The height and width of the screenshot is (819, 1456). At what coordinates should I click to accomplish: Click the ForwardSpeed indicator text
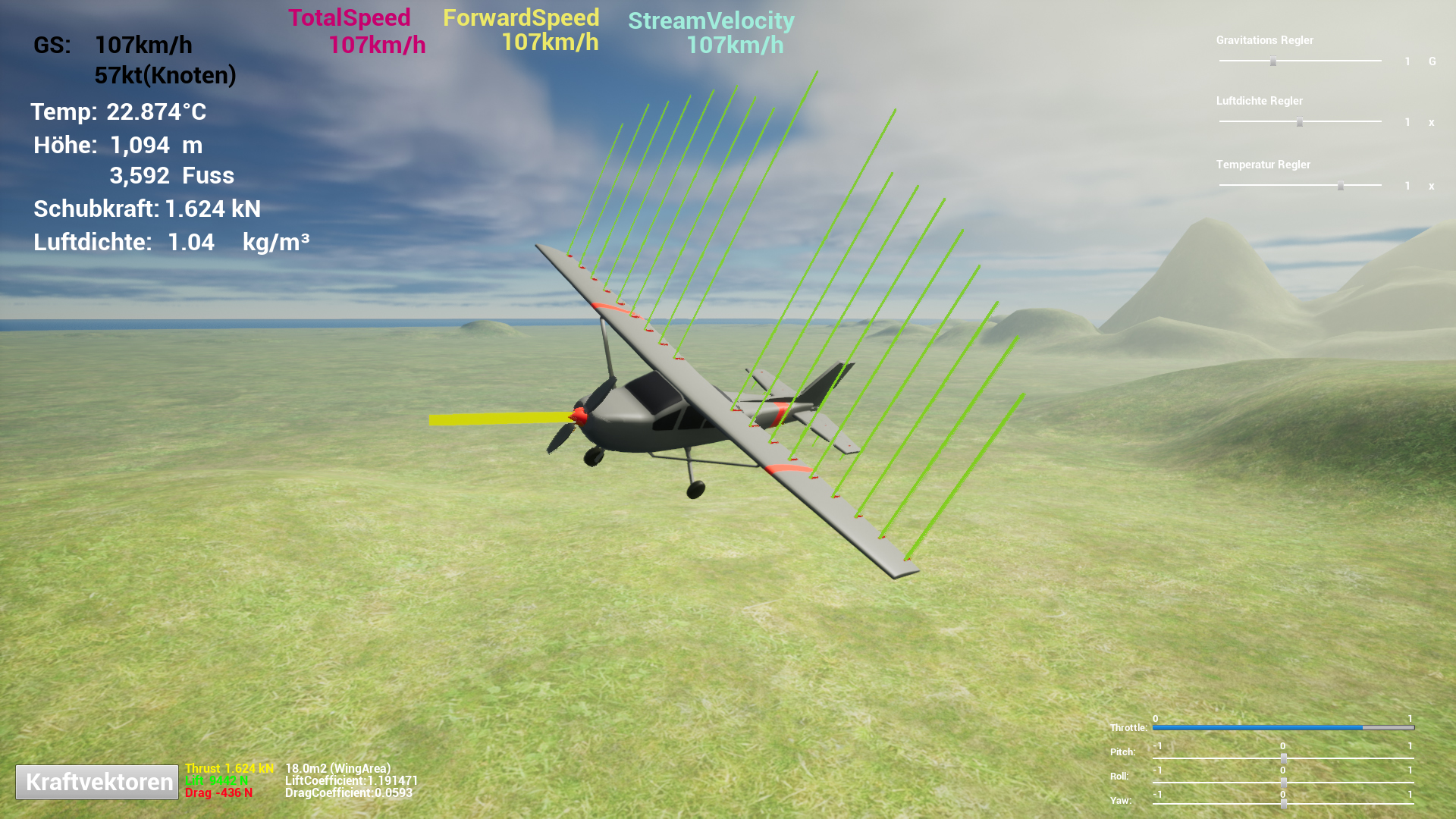tap(522, 30)
